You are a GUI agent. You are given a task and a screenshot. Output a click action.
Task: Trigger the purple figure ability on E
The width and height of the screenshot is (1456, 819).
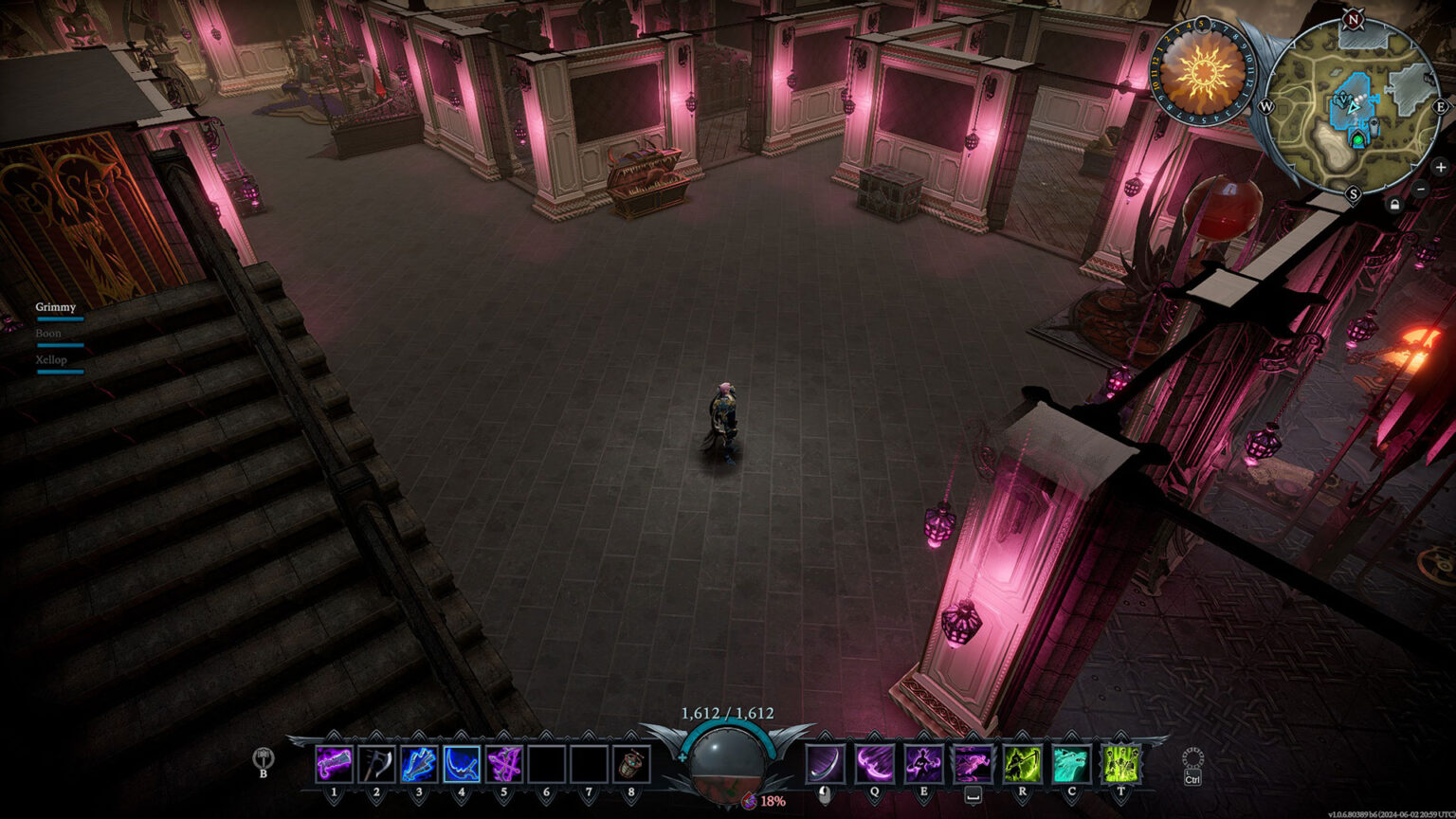(x=923, y=764)
